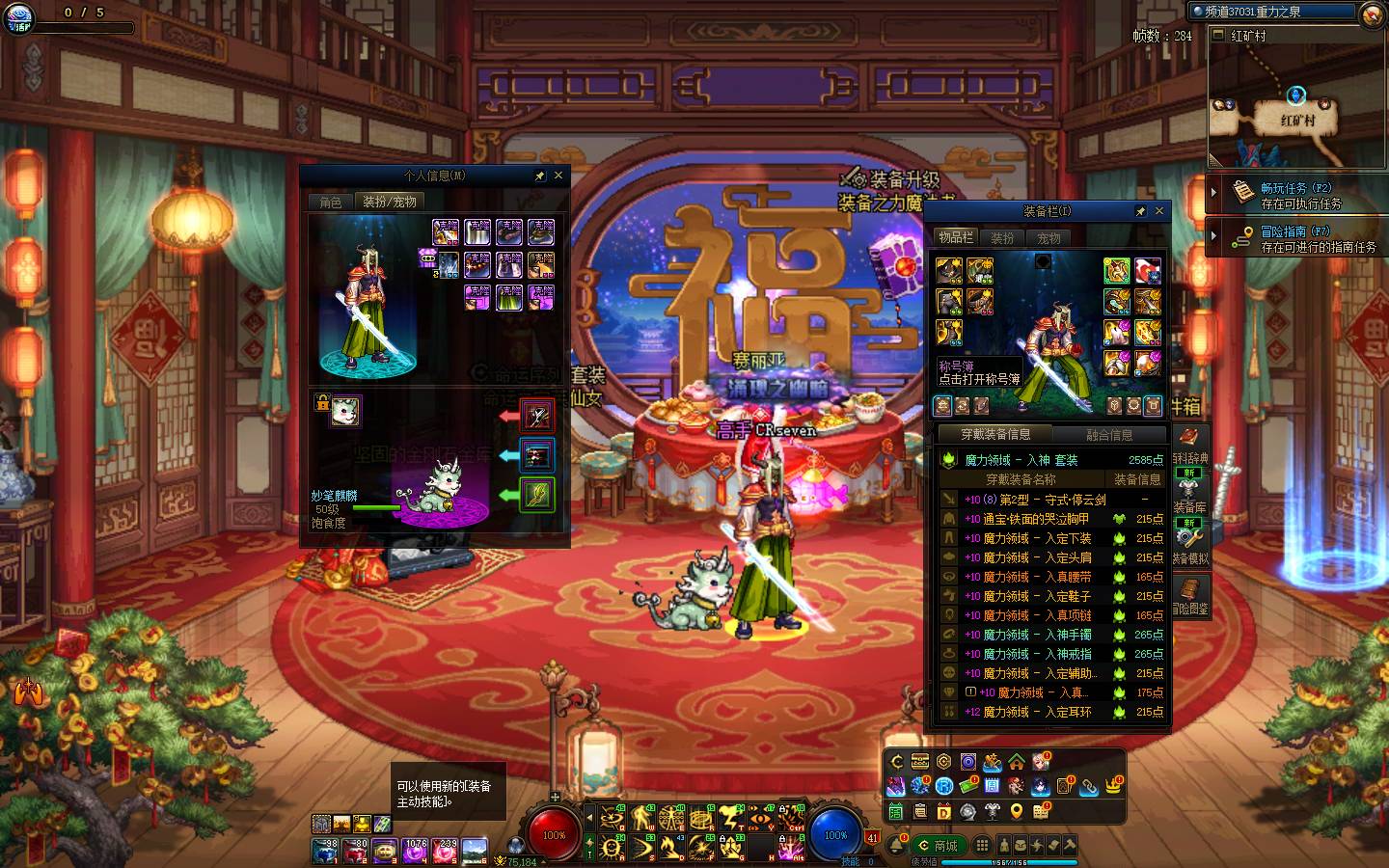Open the green house icon in menu panel
Image resolution: width=1389 pixels, height=868 pixels.
tap(1017, 762)
